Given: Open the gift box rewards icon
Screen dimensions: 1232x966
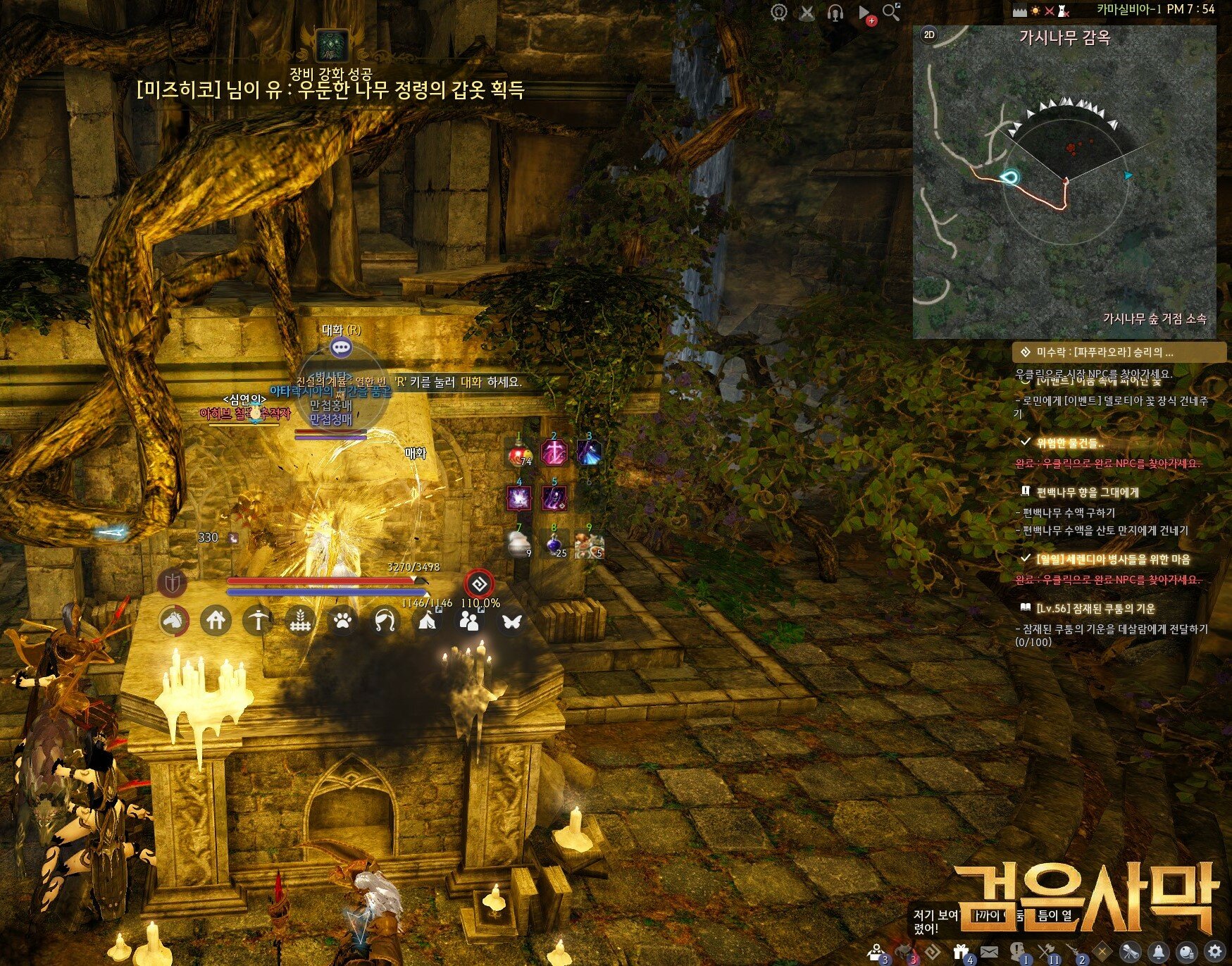Looking at the screenshot, I should [x=961, y=951].
